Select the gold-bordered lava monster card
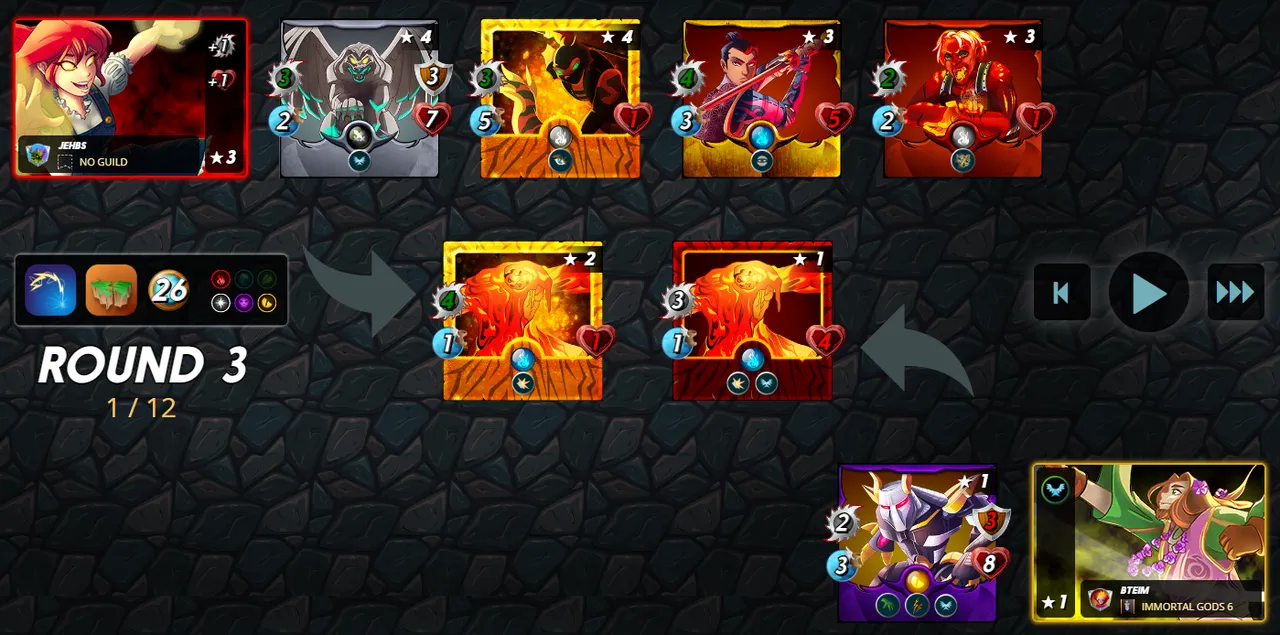 click(523, 320)
